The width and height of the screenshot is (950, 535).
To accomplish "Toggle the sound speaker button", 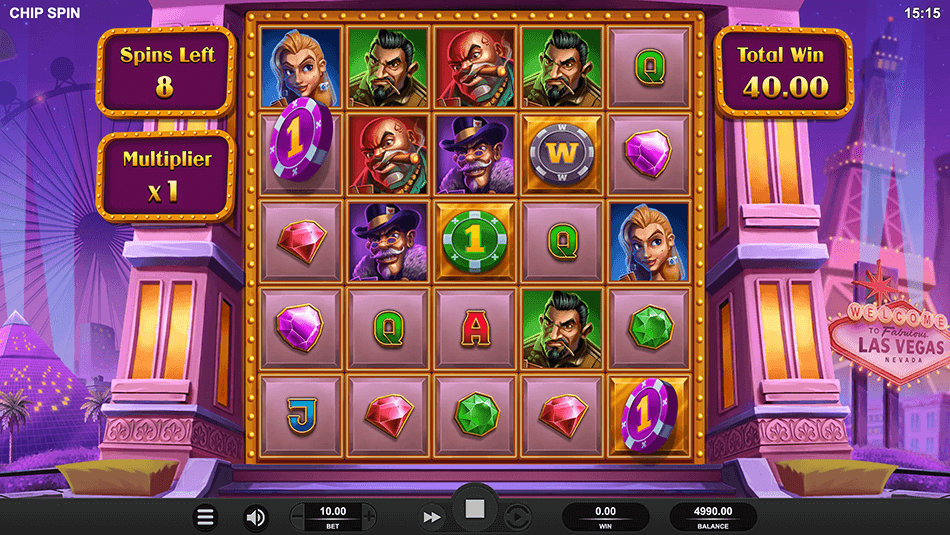I will click(x=256, y=517).
